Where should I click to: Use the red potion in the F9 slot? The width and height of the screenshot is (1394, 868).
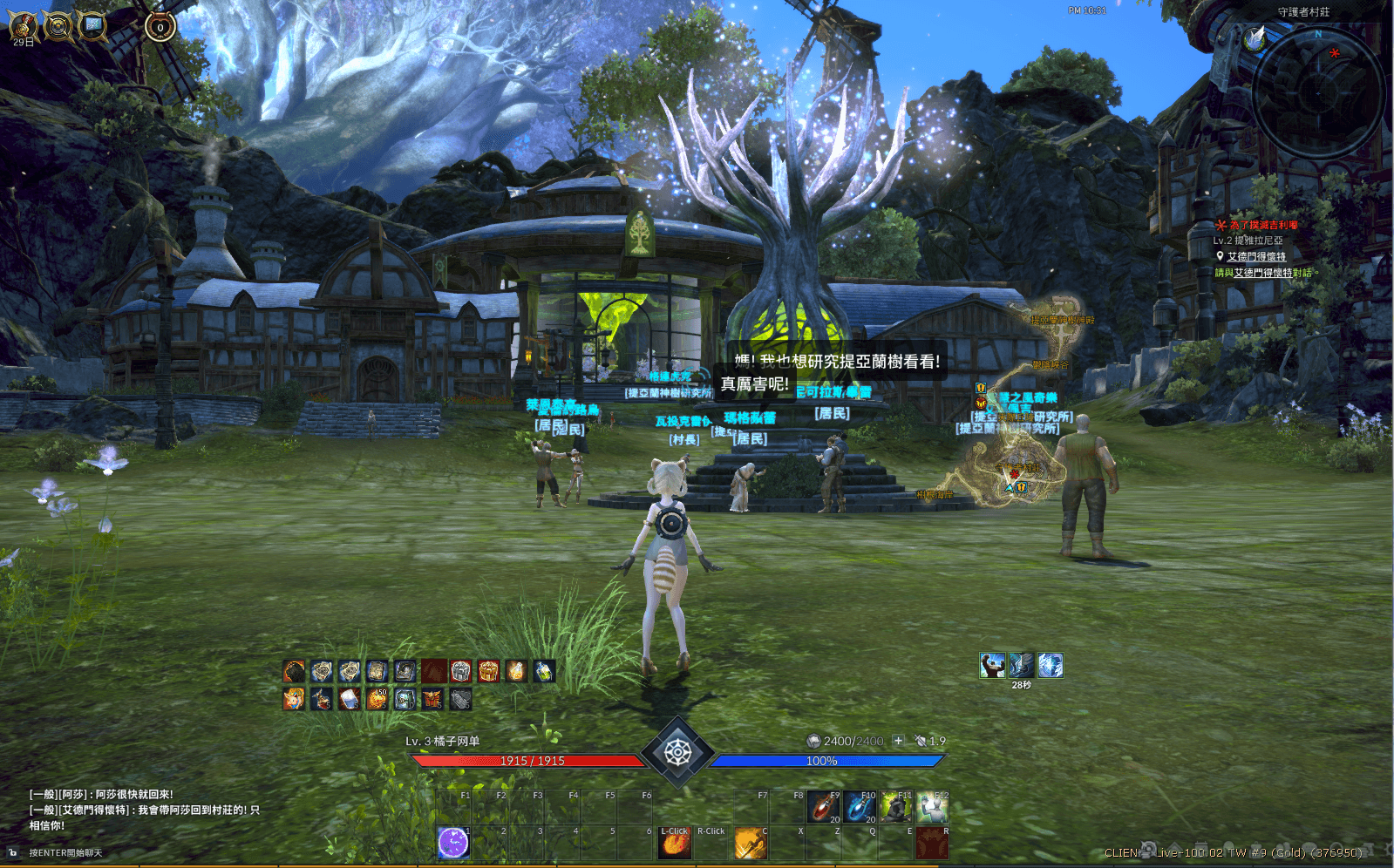click(x=823, y=807)
